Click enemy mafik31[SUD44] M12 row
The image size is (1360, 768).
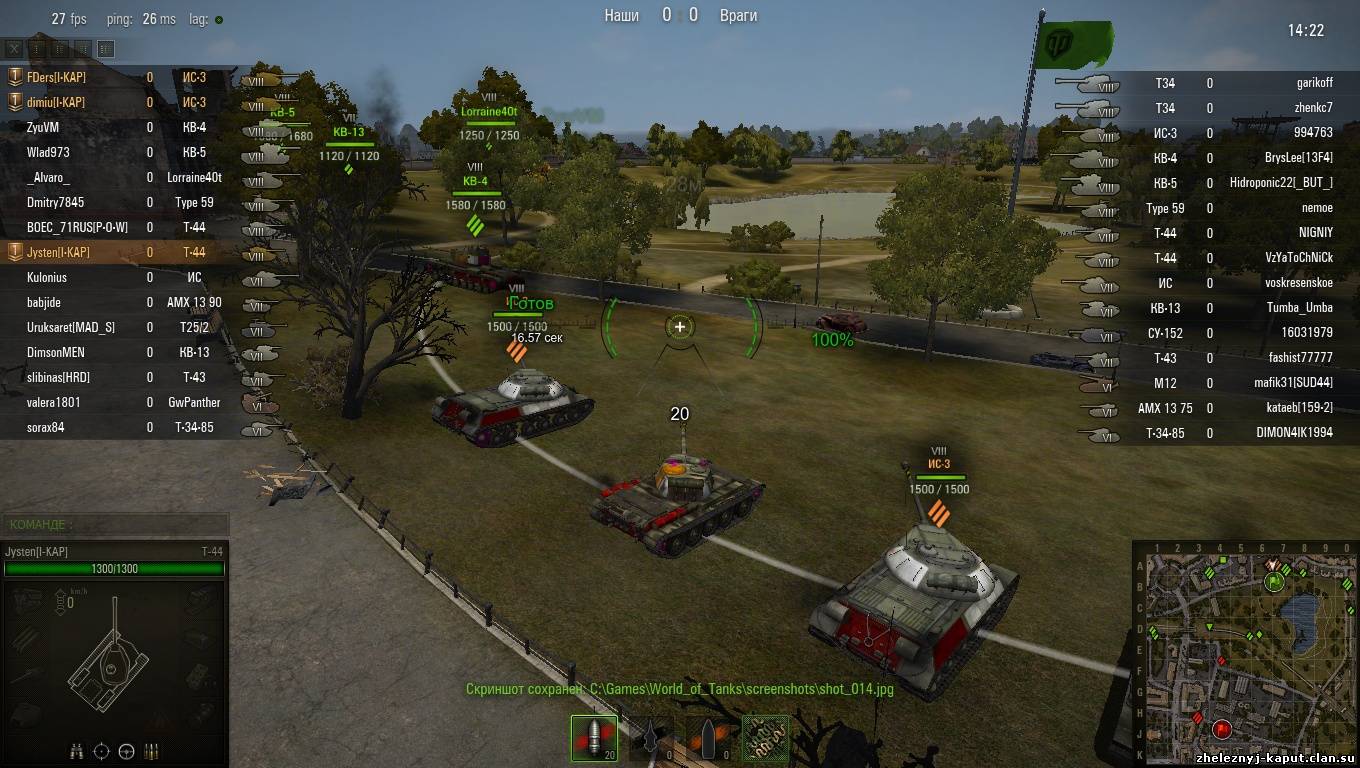[1240, 383]
